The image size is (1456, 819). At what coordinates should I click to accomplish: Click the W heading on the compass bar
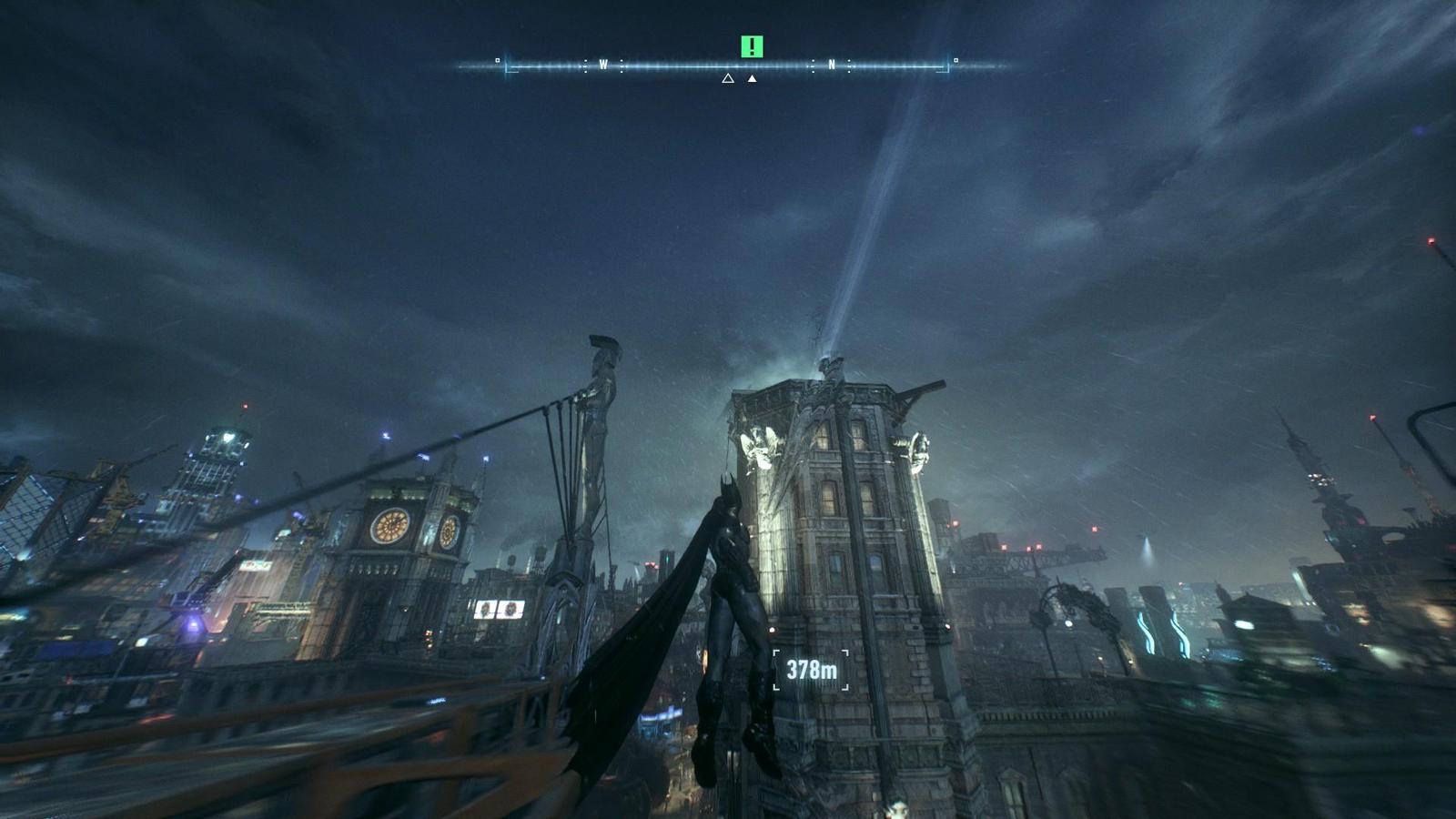point(603,65)
